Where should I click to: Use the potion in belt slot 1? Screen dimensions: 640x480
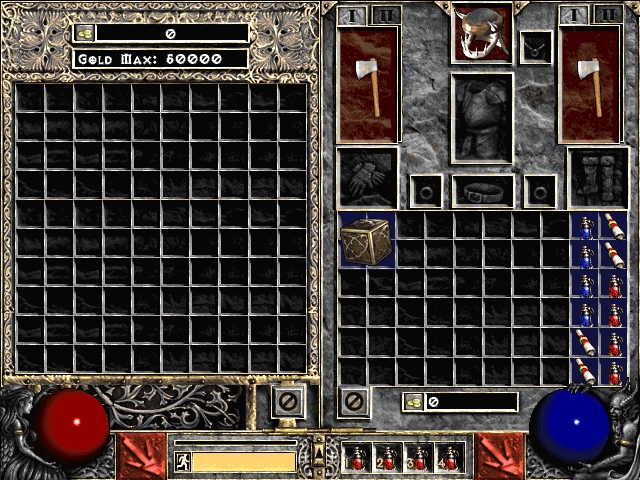(358, 457)
